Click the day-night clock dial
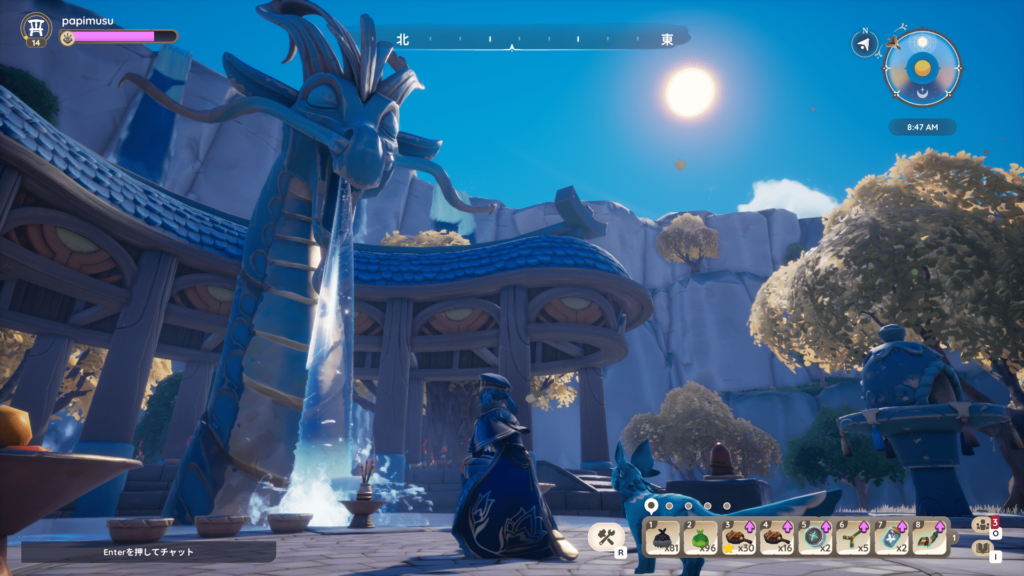The width and height of the screenshot is (1024, 576). 922,68
